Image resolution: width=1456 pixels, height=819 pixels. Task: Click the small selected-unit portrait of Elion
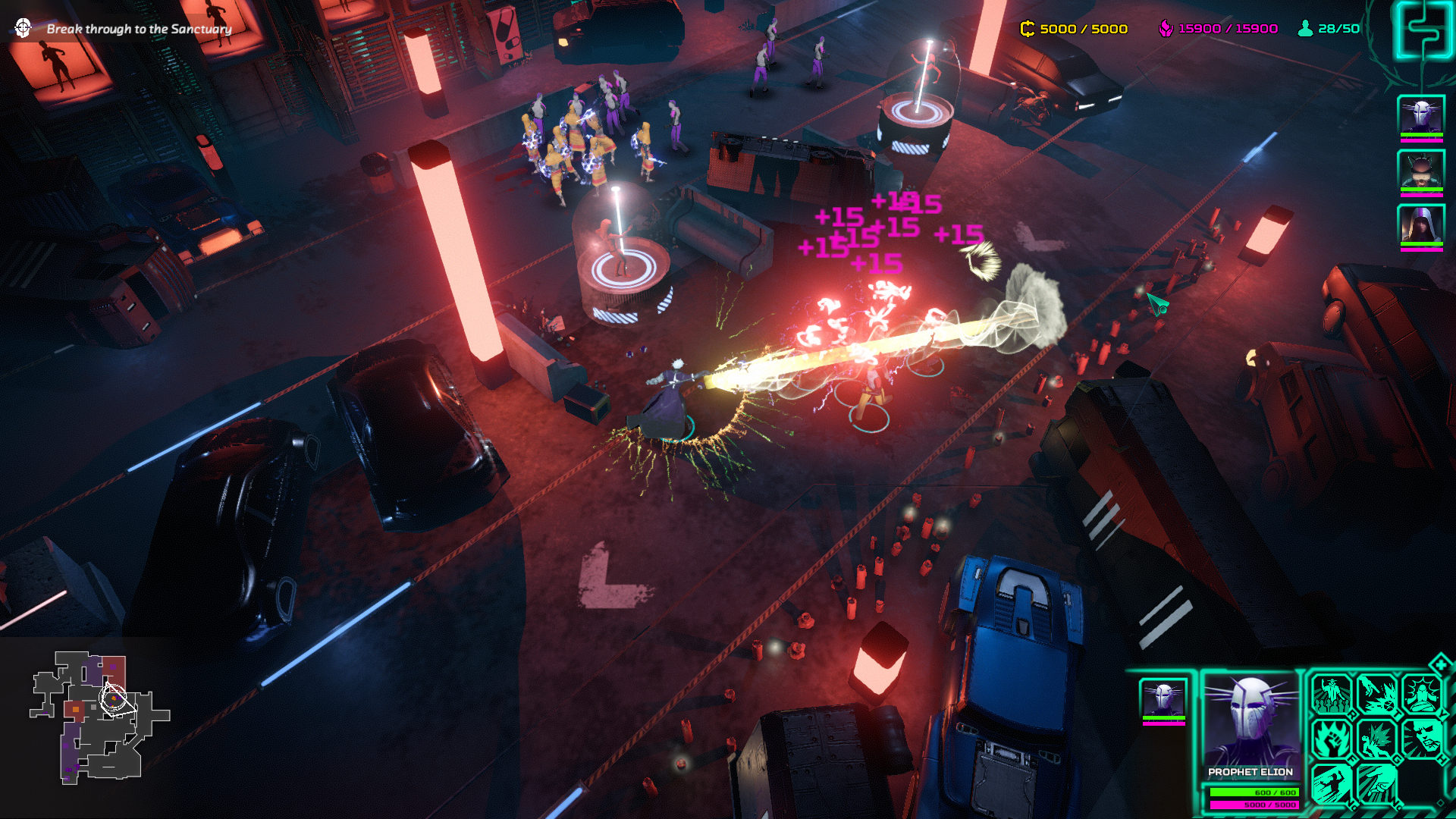[1163, 698]
